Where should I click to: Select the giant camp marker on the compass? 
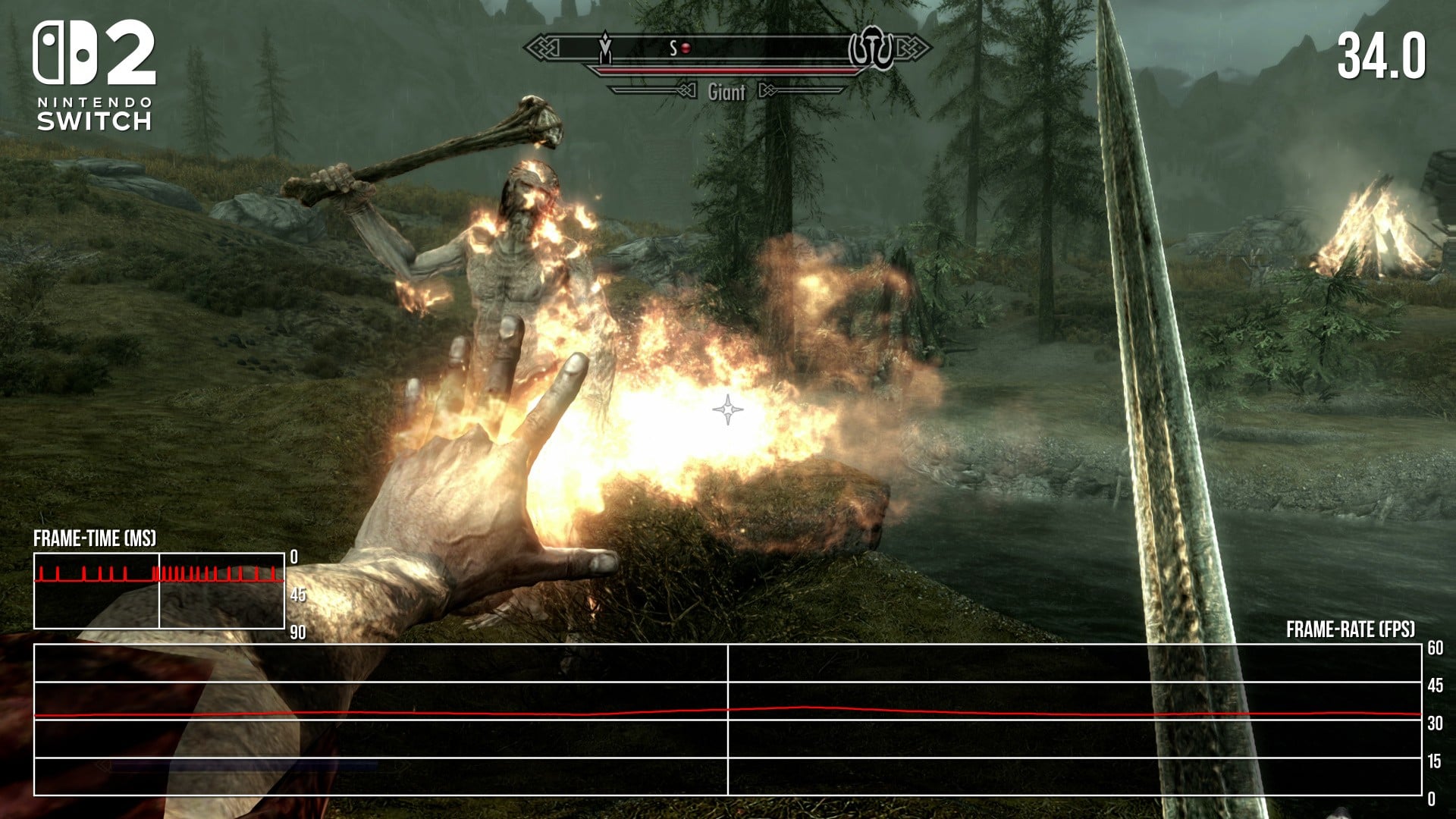[x=872, y=49]
